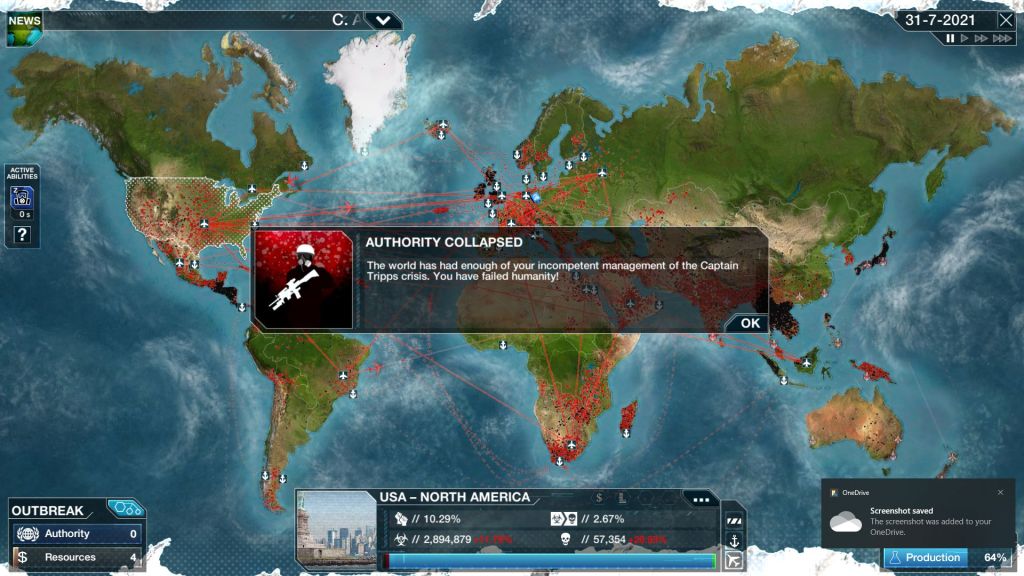The height and width of the screenshot is (576, 1024).
Task: Close the game with the X by the date
Action: coord(1005,20)
